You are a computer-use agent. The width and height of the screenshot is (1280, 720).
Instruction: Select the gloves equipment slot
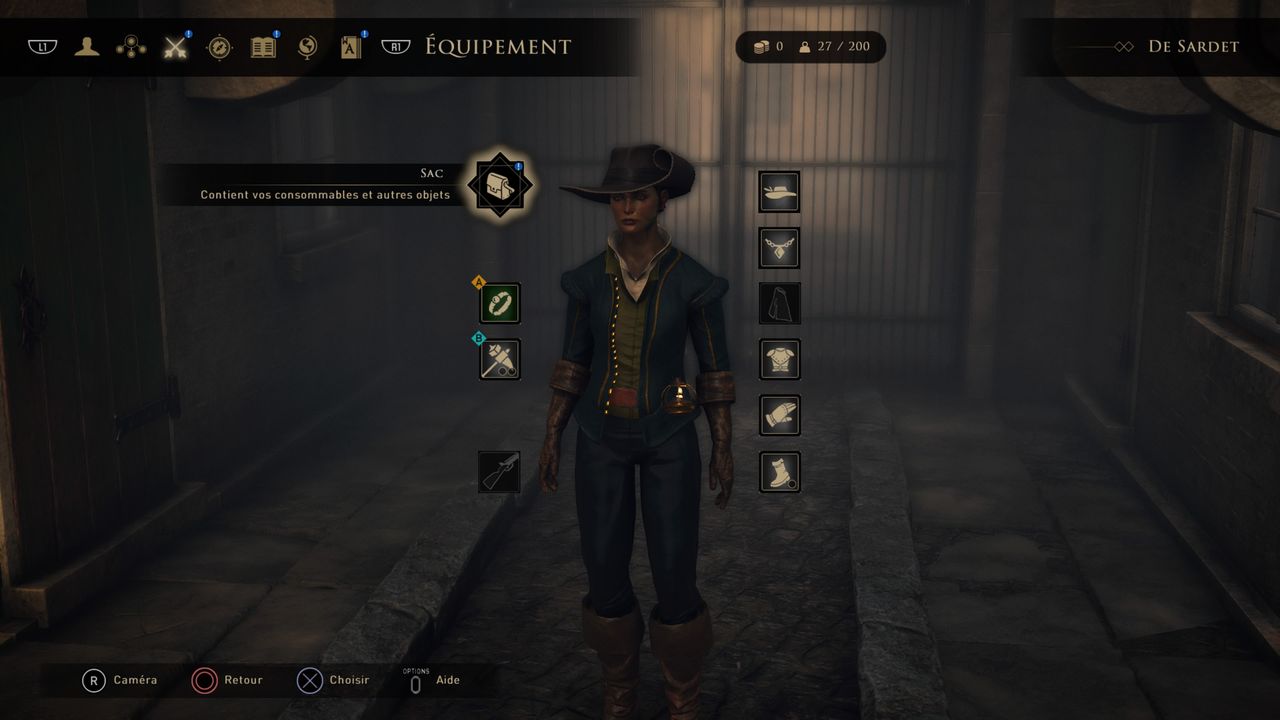[779, 415]
